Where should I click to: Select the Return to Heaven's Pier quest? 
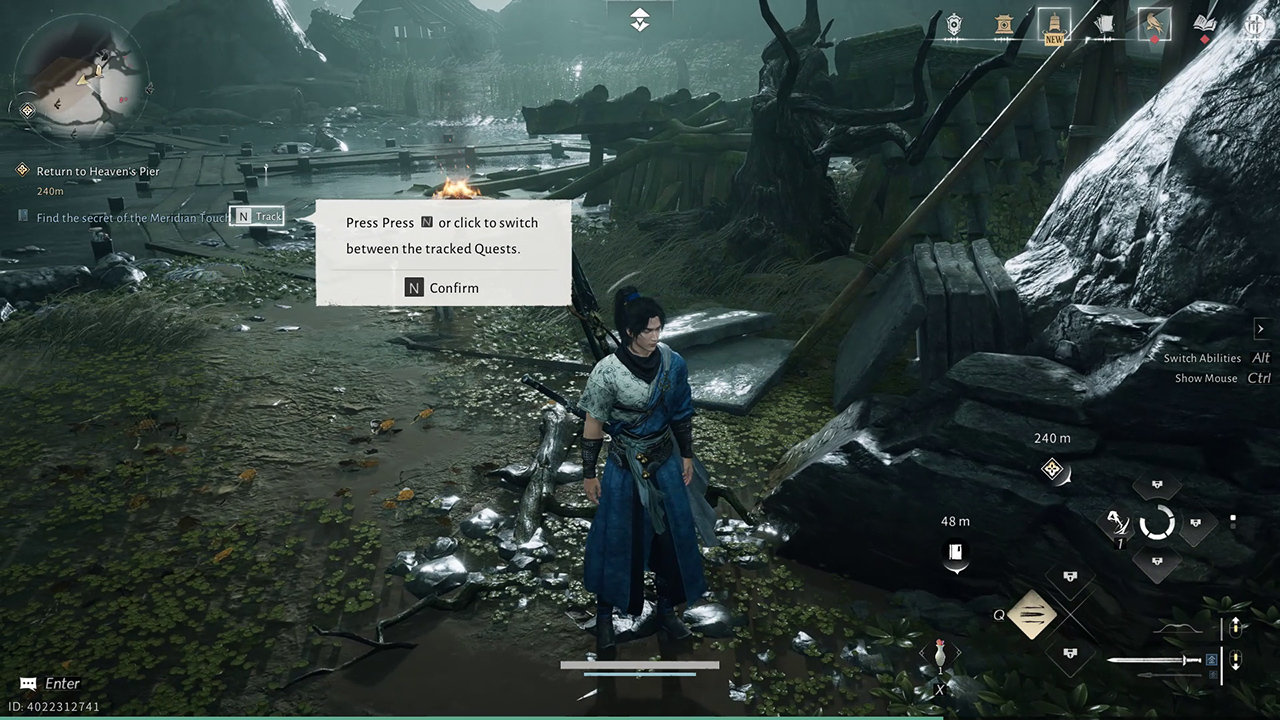click(x=97, y=171)
